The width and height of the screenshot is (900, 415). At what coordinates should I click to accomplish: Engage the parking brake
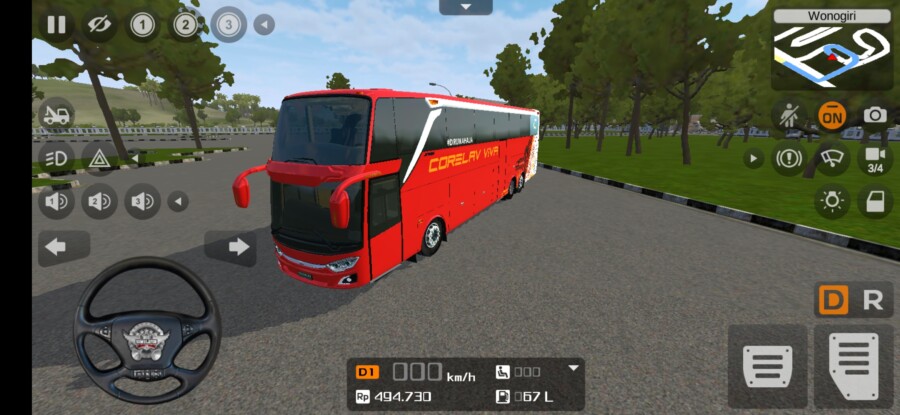[x=789, y=158]
